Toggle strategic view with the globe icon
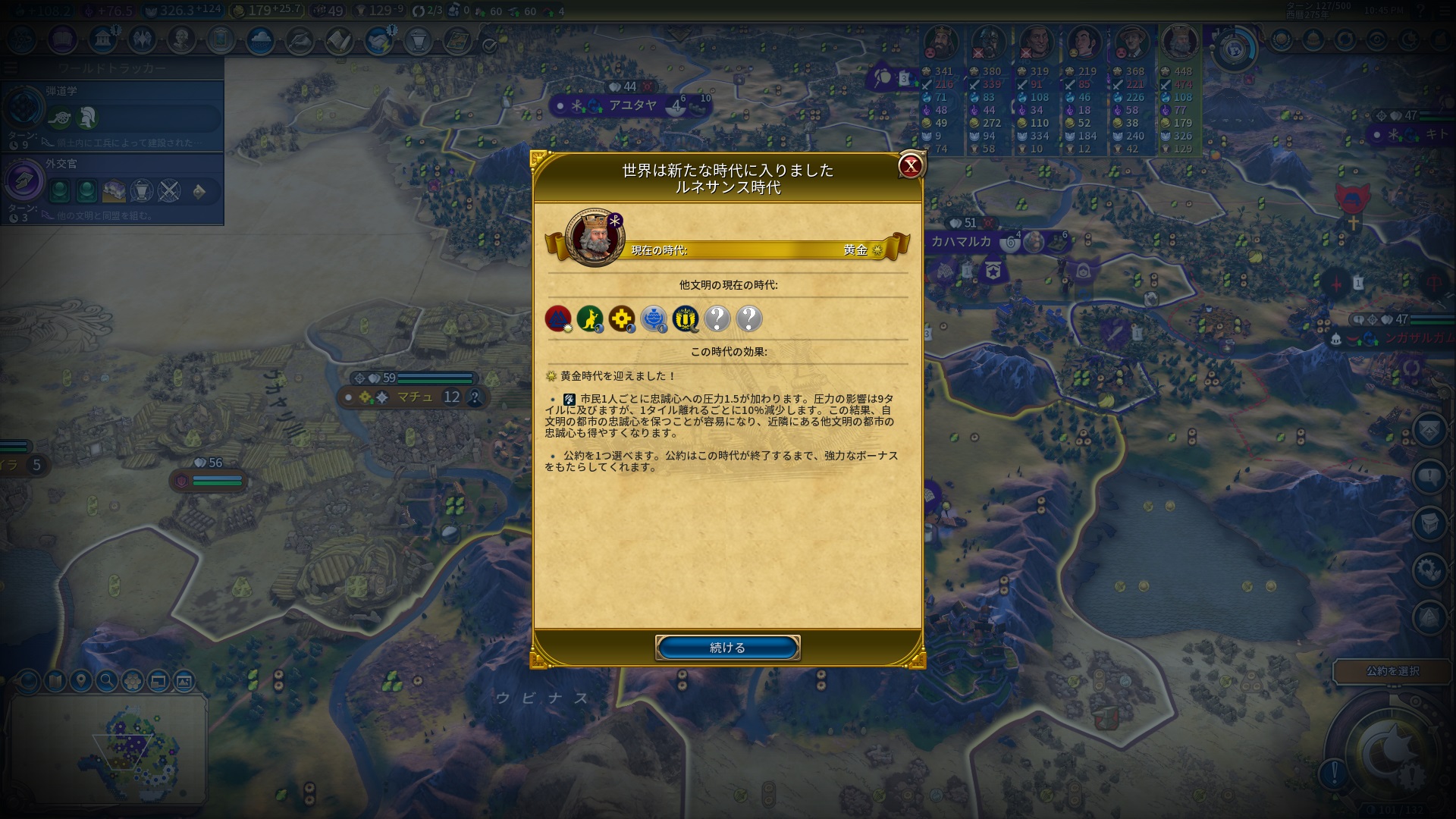This screenshot has width=1456, height=819. (x=27, y=681)
